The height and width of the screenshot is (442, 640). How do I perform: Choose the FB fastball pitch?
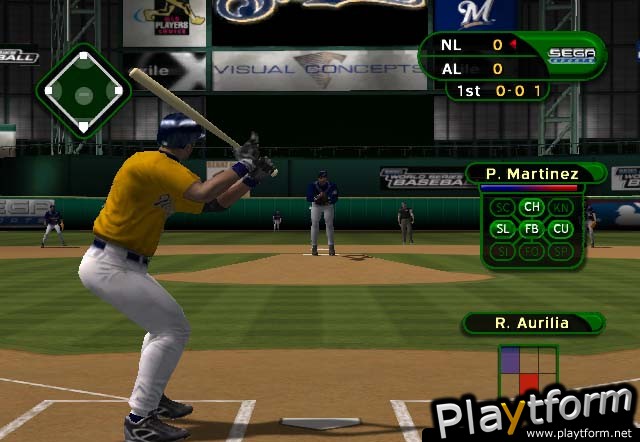[x=531, y=229]
